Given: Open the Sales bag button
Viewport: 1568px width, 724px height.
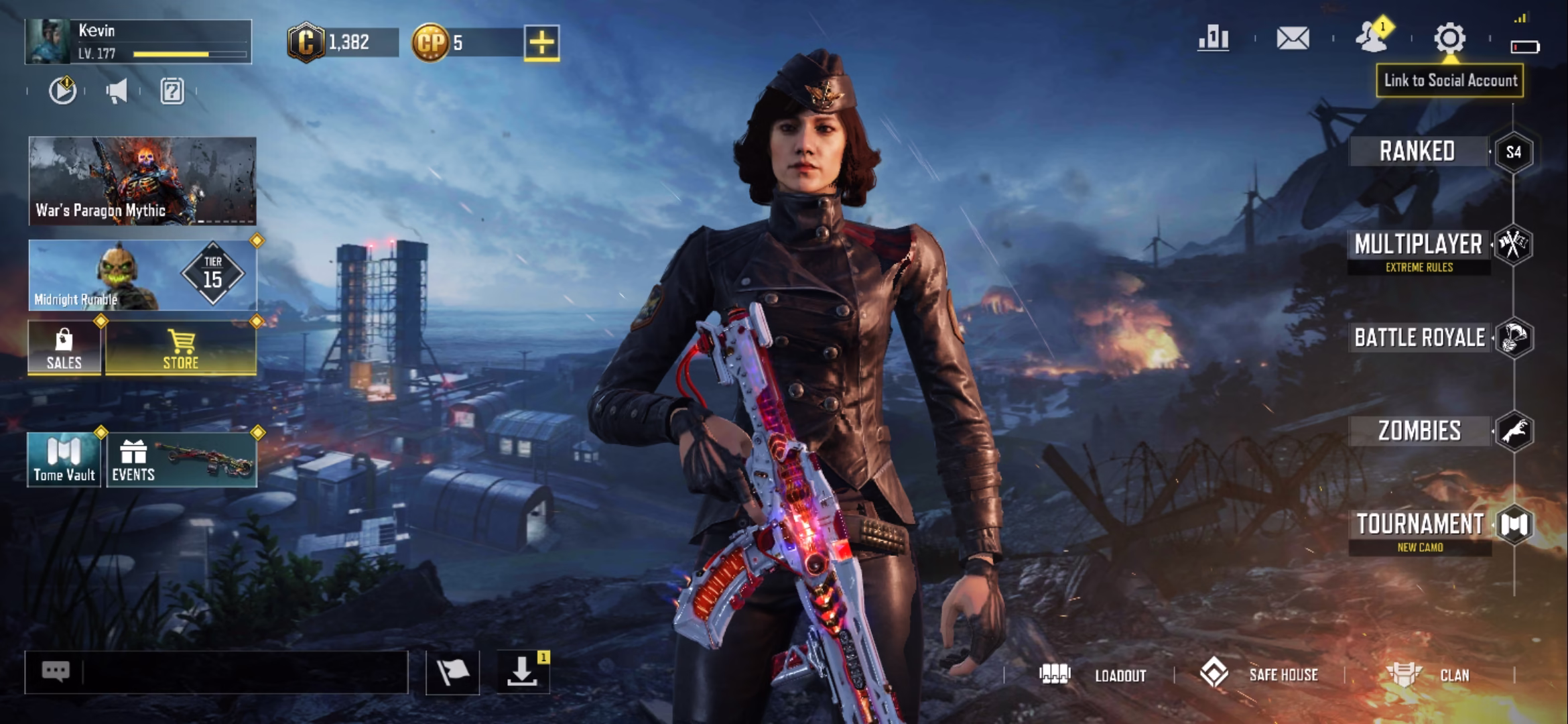Looking at the screenshot, I should pyautogui.click(x=64, y=348).
